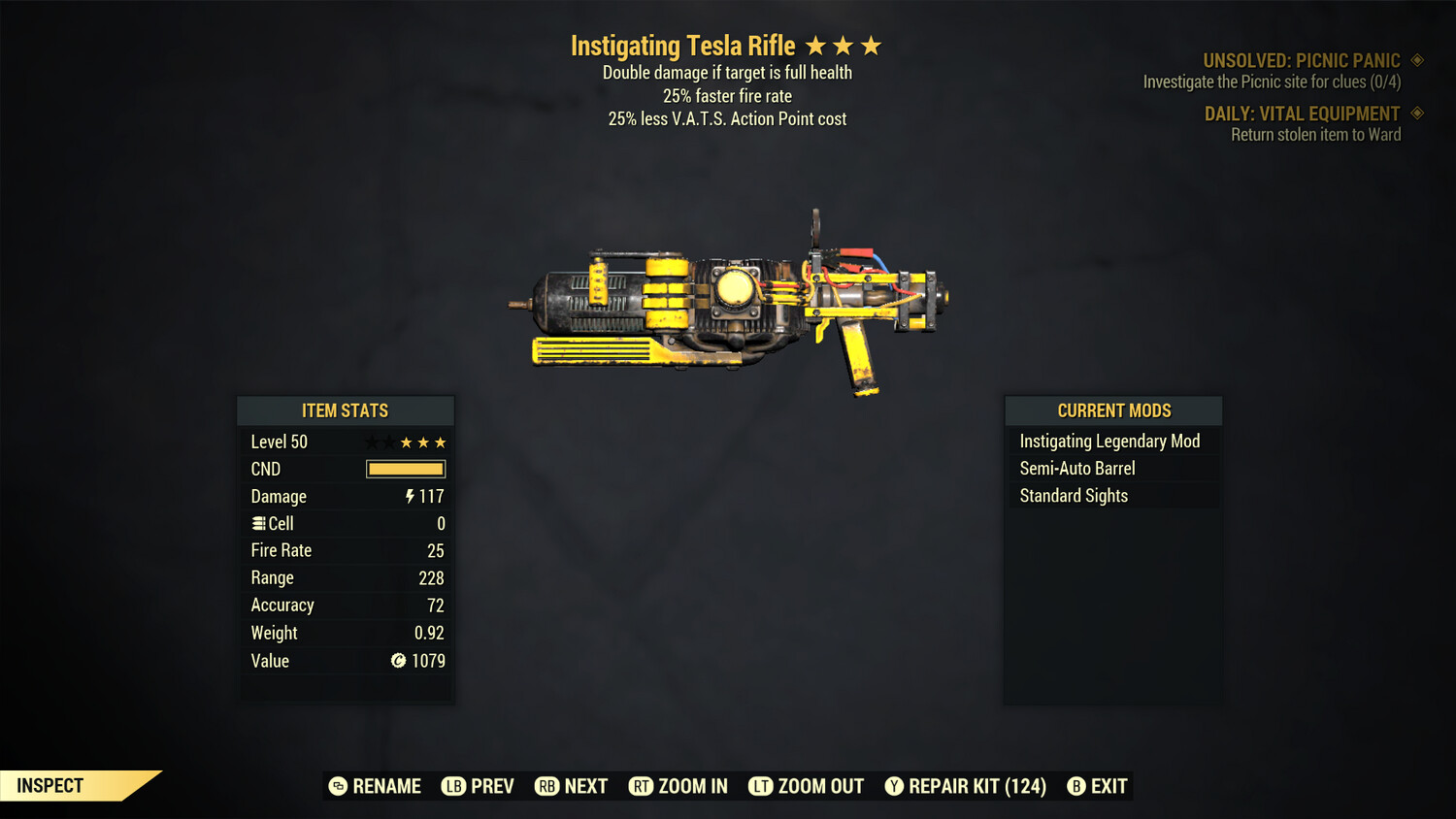Viewport: 1456px width, 819px height.
Task: Click the Repair Kit Y button icon
Action: point(894,786)
